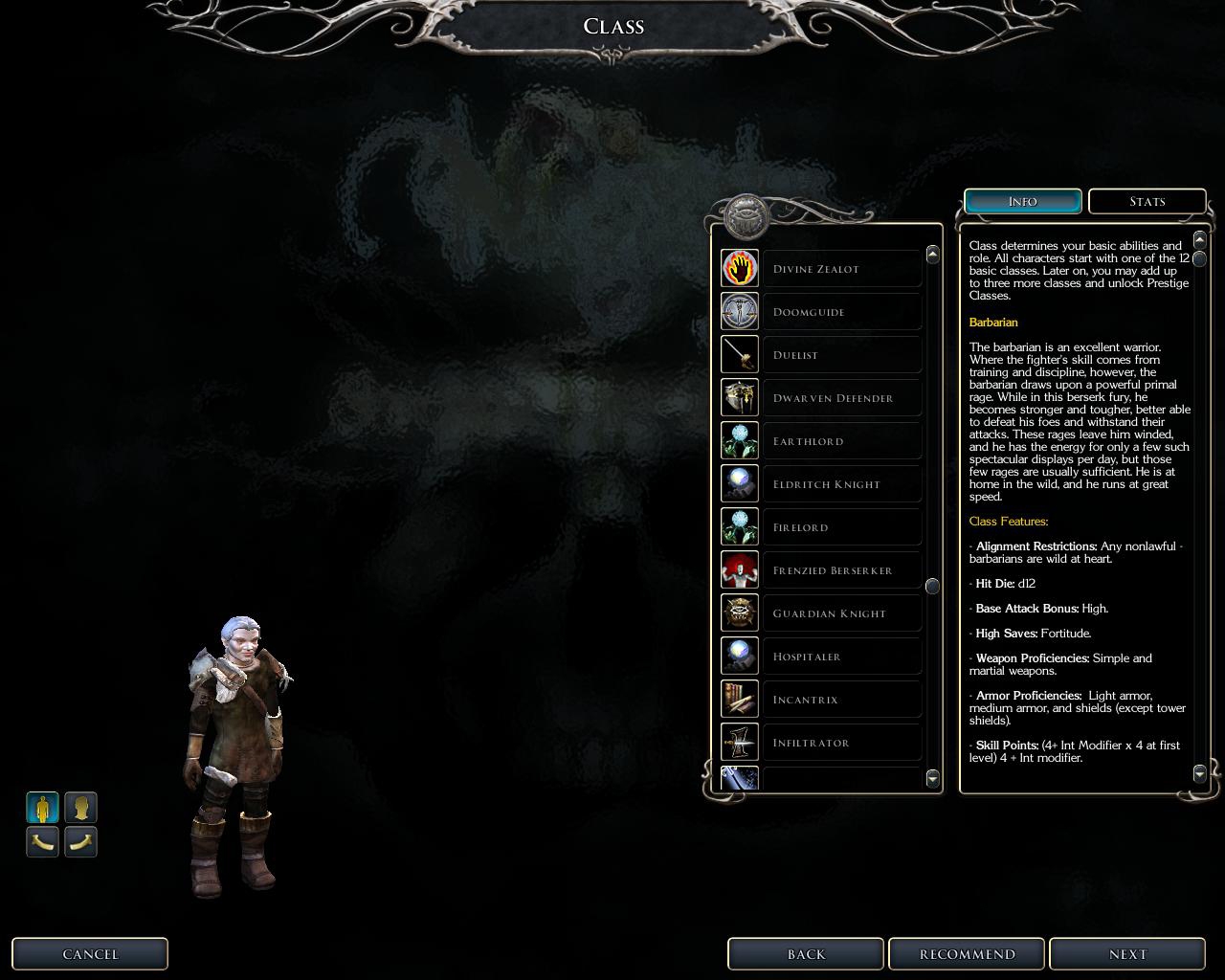Screen dimensions: 1225x980
Task: Proceed with the Next button
Action: 1127,954
